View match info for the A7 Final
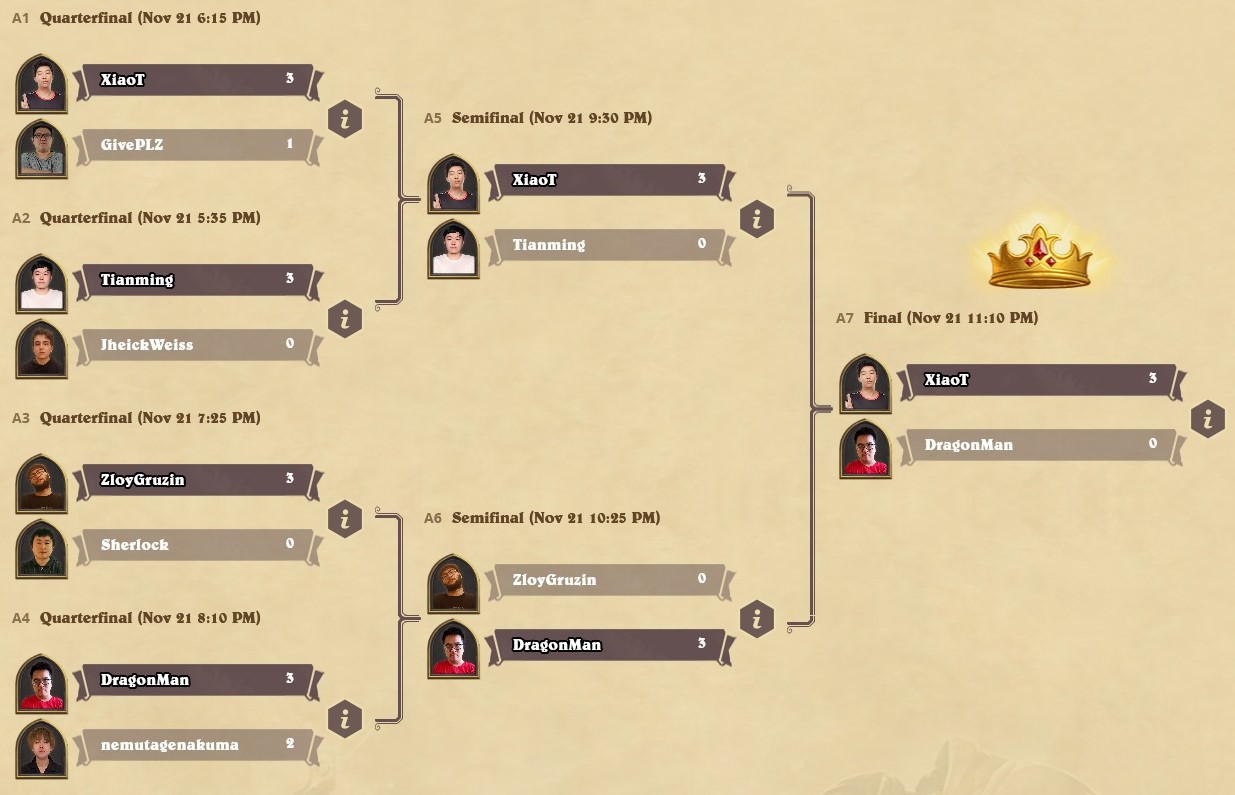1235x795 pixels. point(1208,420)
